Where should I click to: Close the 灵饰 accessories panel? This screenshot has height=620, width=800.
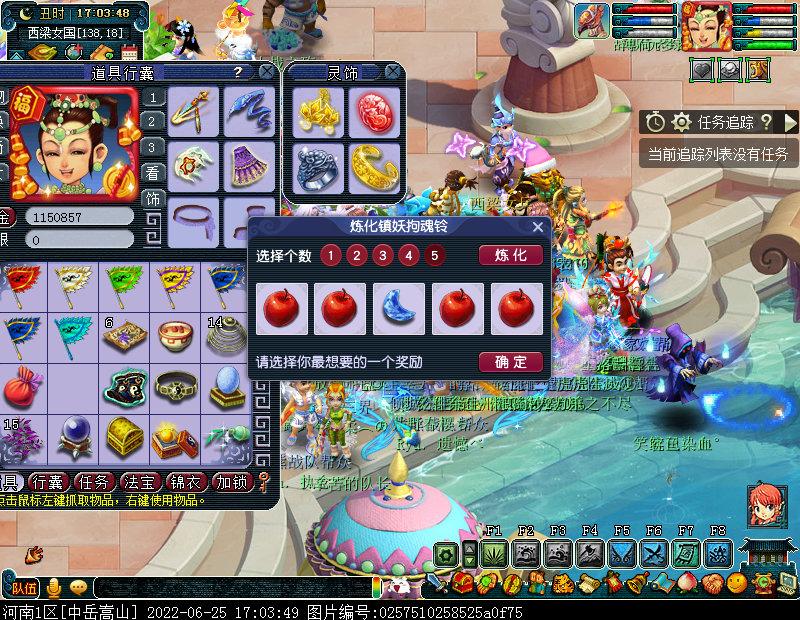(x=394, y=72)
